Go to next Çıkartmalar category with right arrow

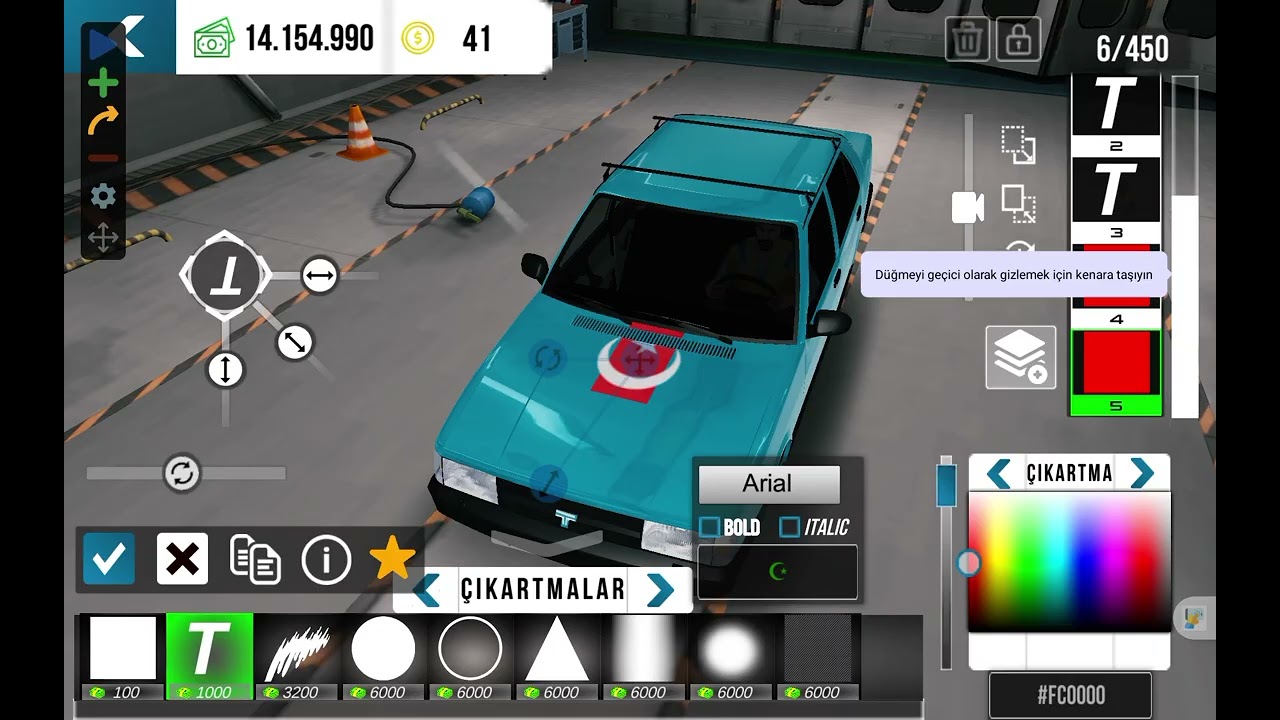(660, 590)
